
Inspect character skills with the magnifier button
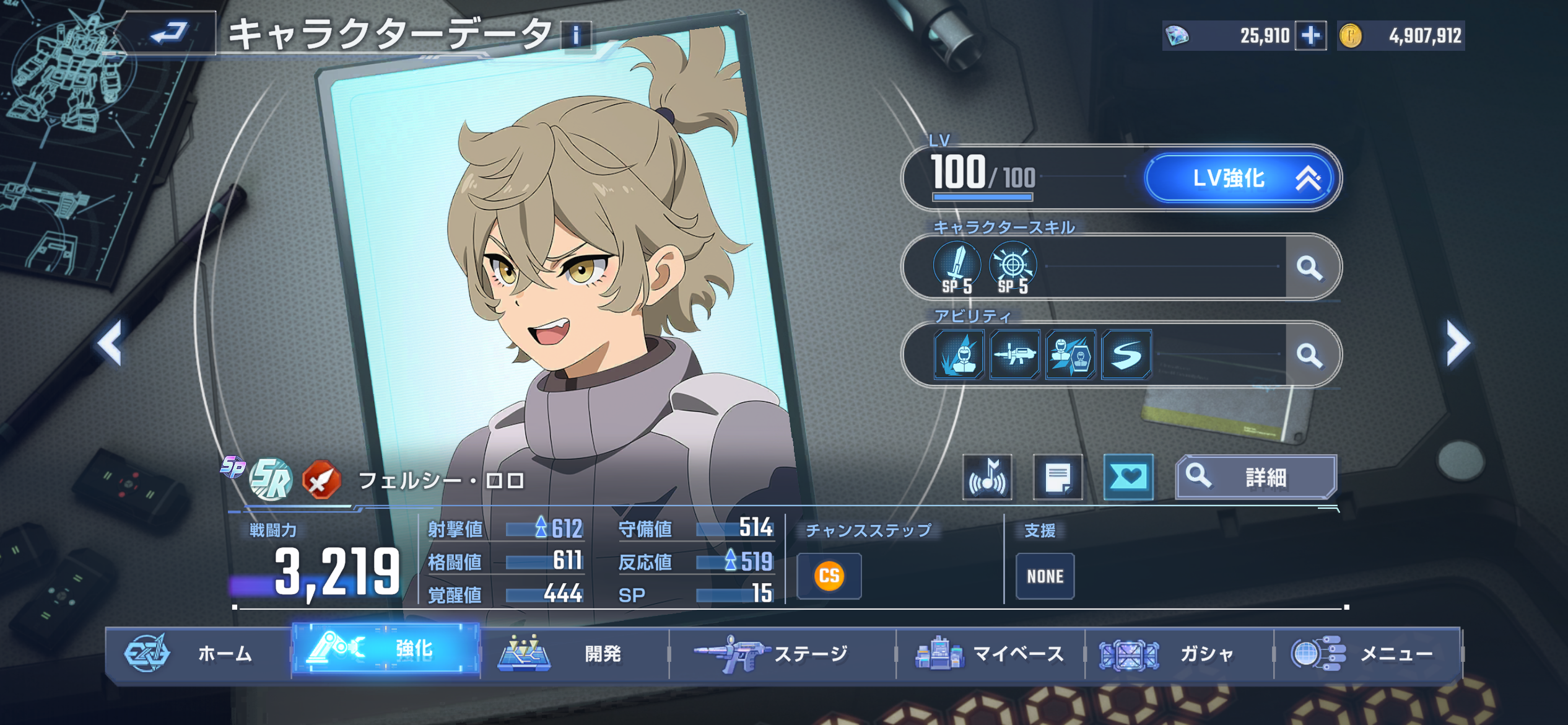(1309, 268)
